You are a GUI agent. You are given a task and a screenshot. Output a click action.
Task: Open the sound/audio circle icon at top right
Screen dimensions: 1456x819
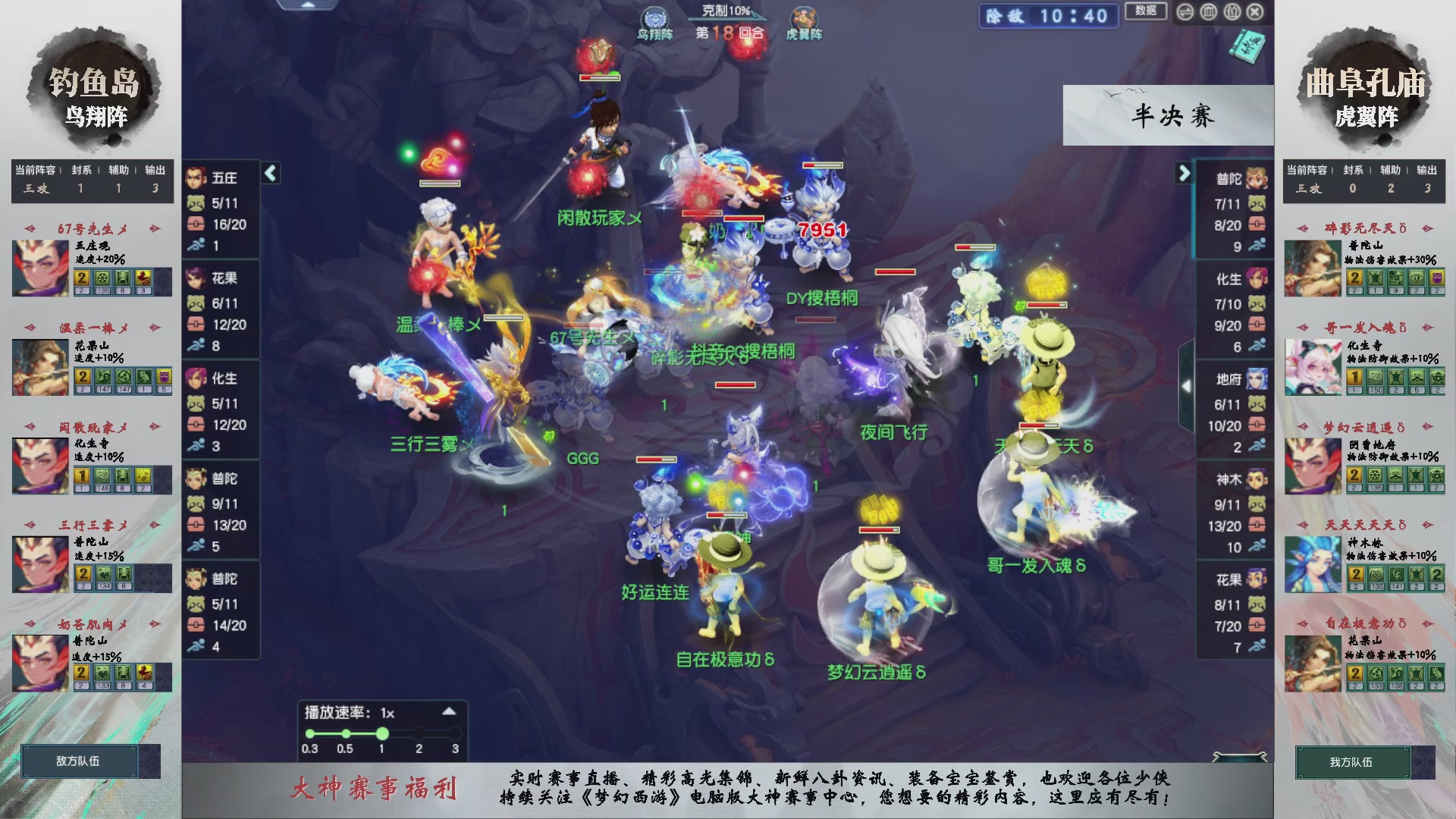click(x=1185, y=12)
